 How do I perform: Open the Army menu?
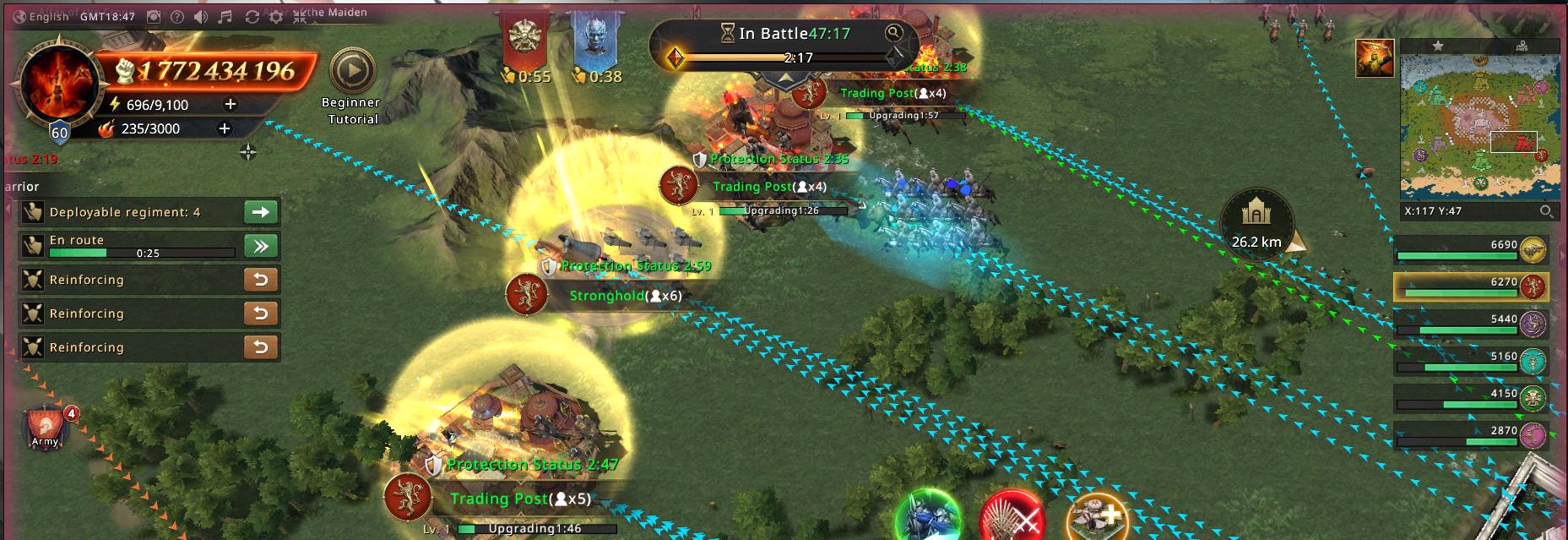point(46,428)
